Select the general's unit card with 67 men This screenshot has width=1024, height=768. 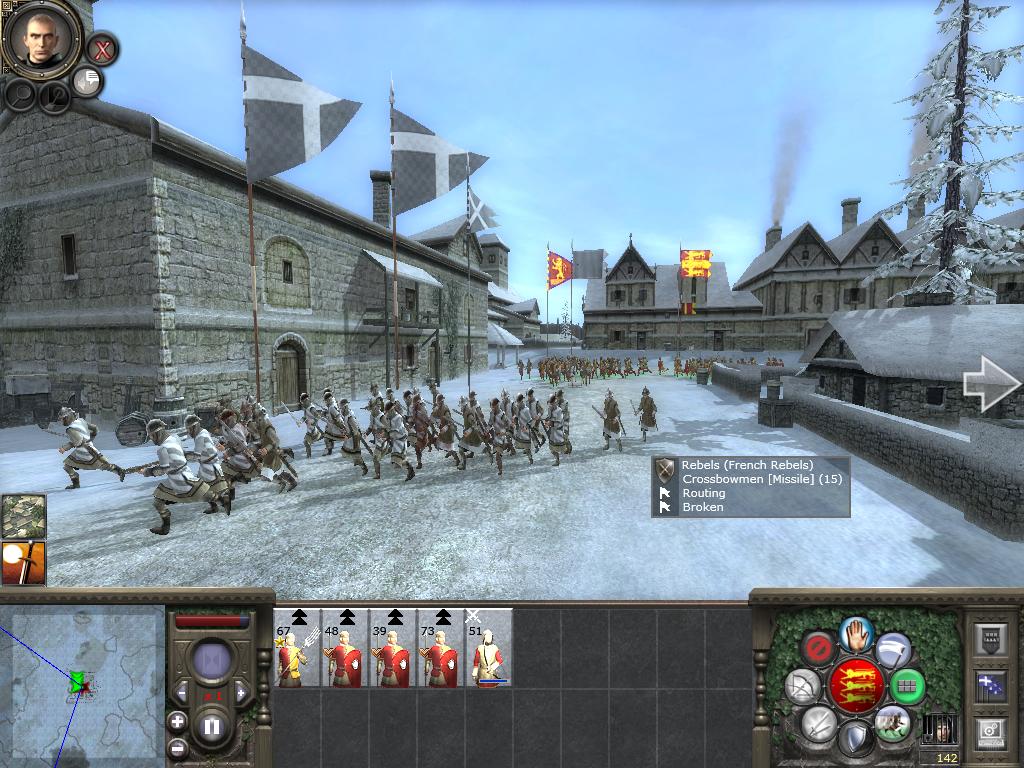(296, 648)
